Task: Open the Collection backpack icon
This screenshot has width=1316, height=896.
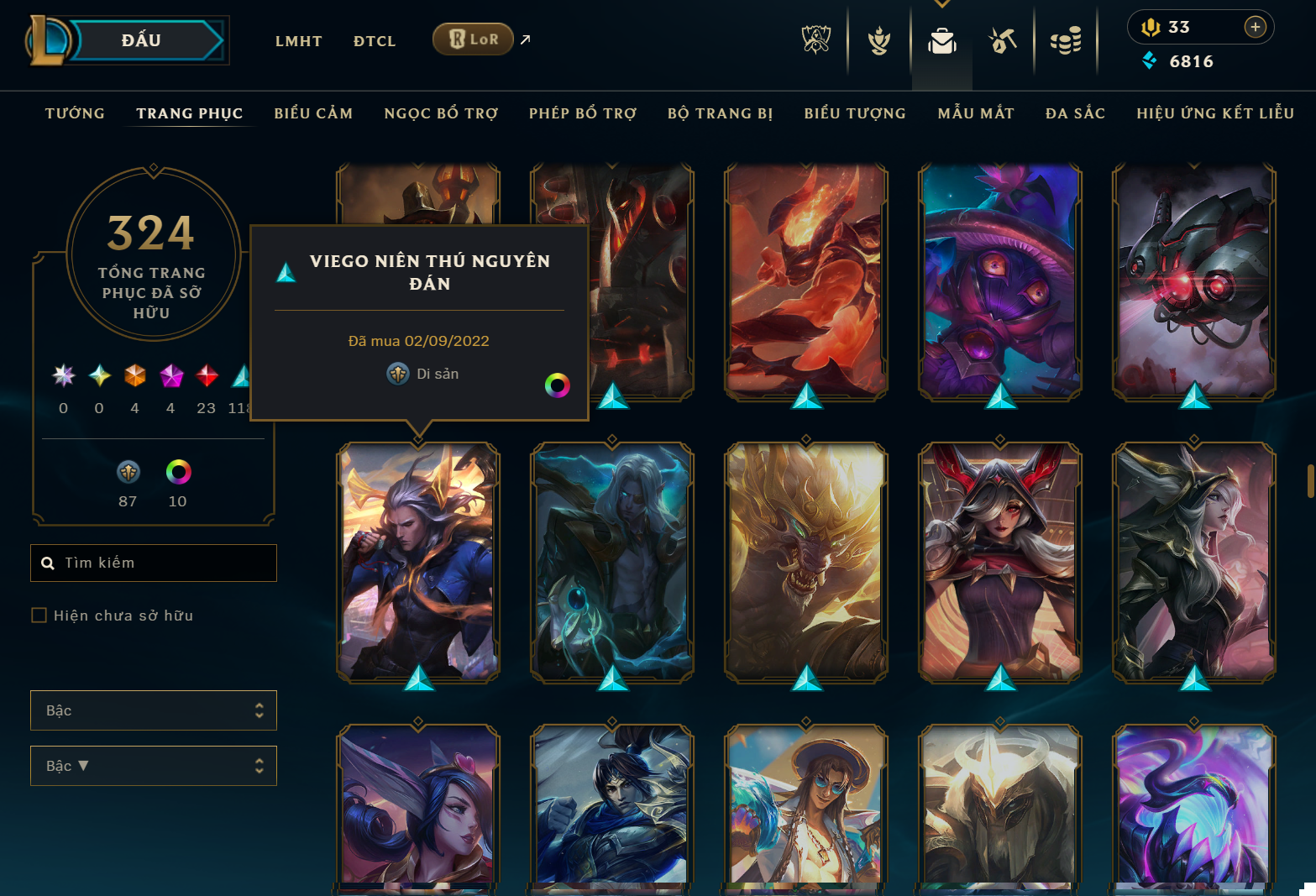Action: [x=941, y=39]
